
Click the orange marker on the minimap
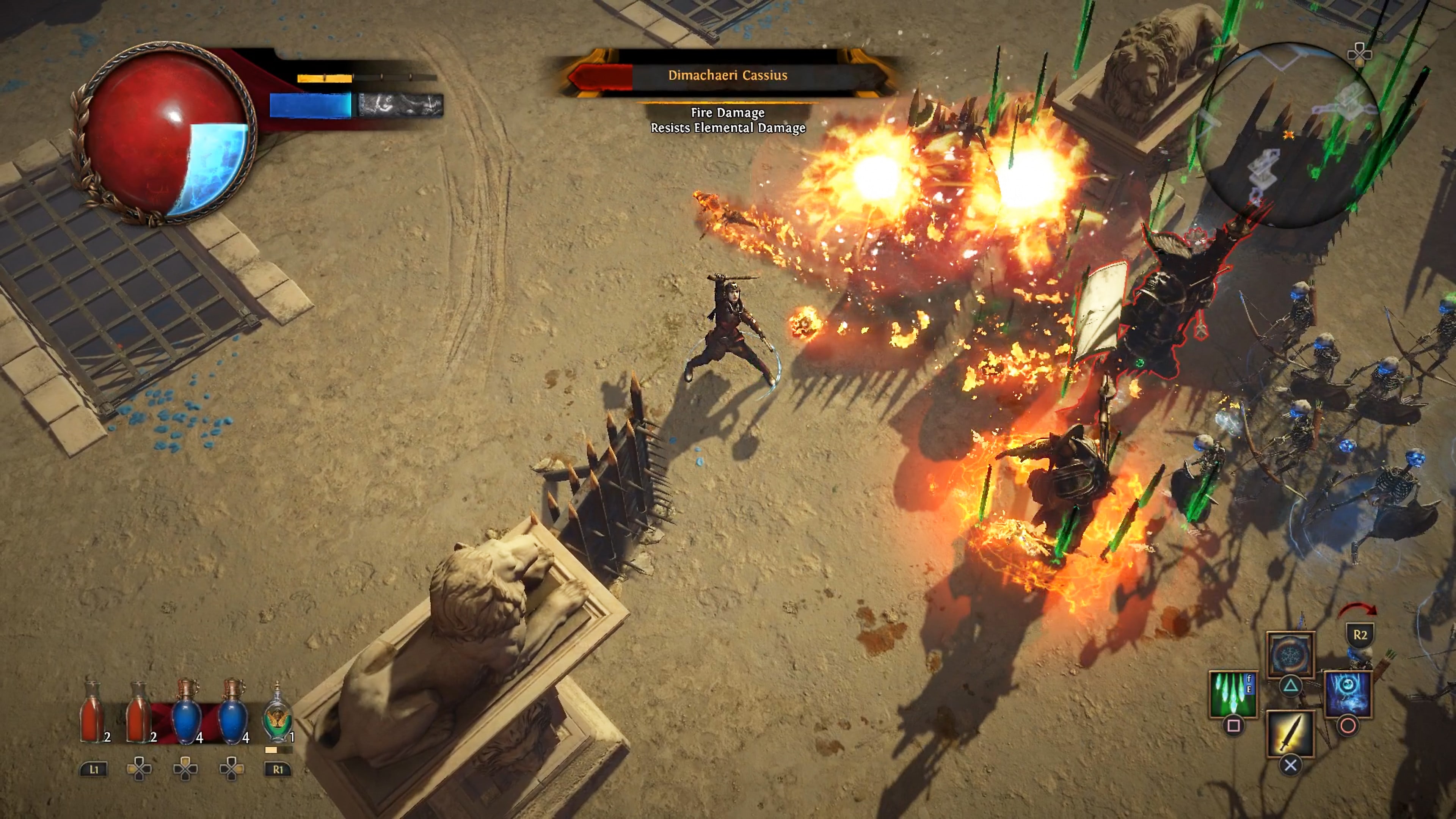point(1289,135)
